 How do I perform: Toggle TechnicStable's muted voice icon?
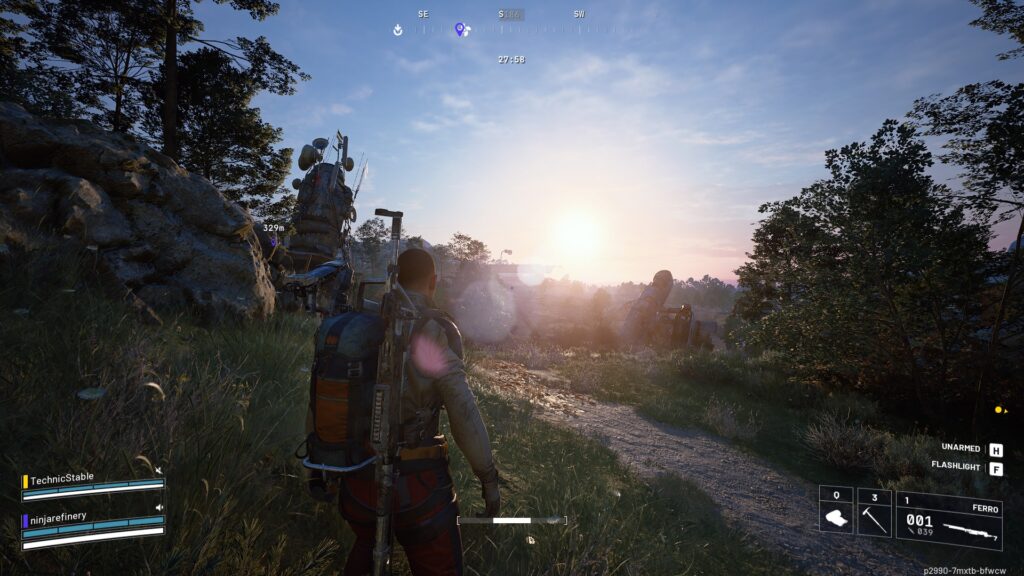(159, 470)
